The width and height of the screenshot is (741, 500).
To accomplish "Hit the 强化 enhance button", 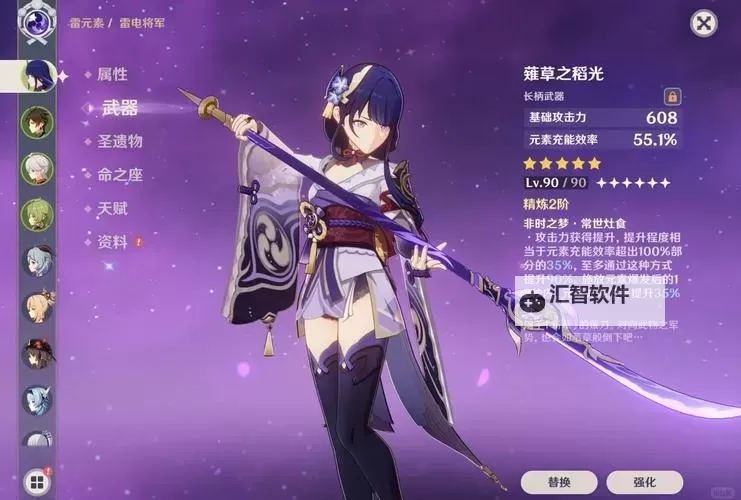I will 644,483.
